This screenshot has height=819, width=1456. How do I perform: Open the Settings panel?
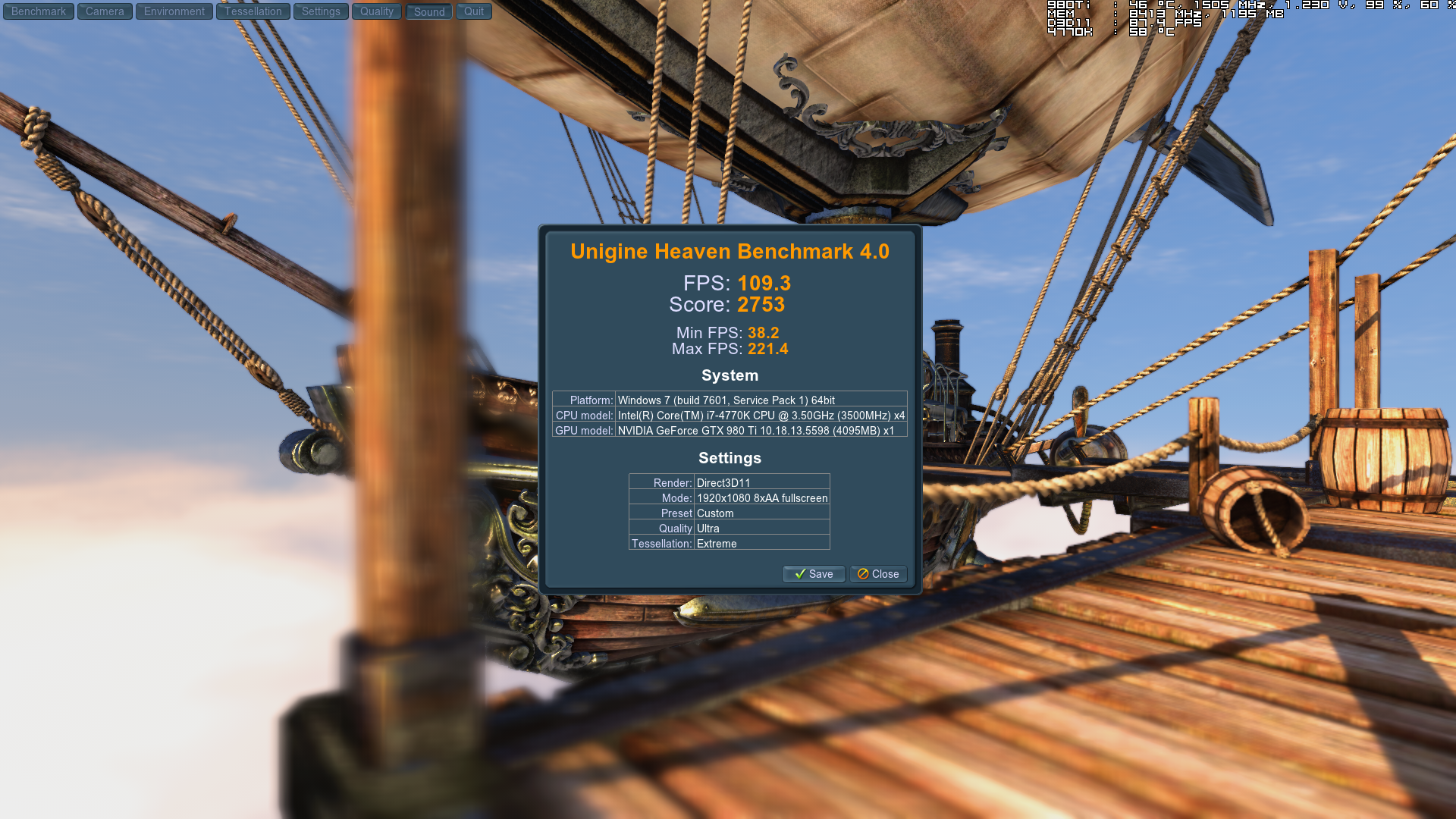pos(321,11)
